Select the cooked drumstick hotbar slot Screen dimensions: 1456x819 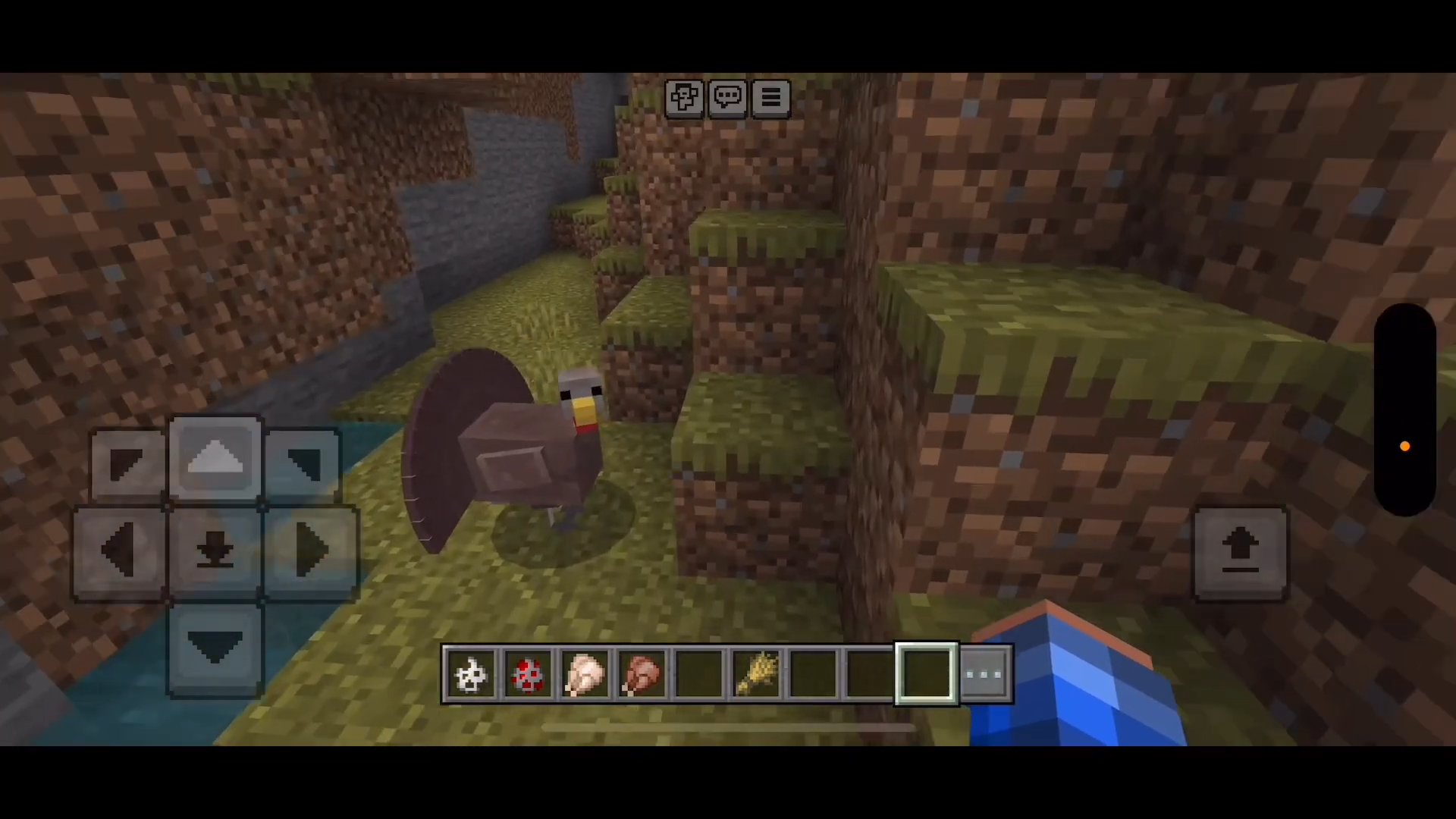point(642,674)
